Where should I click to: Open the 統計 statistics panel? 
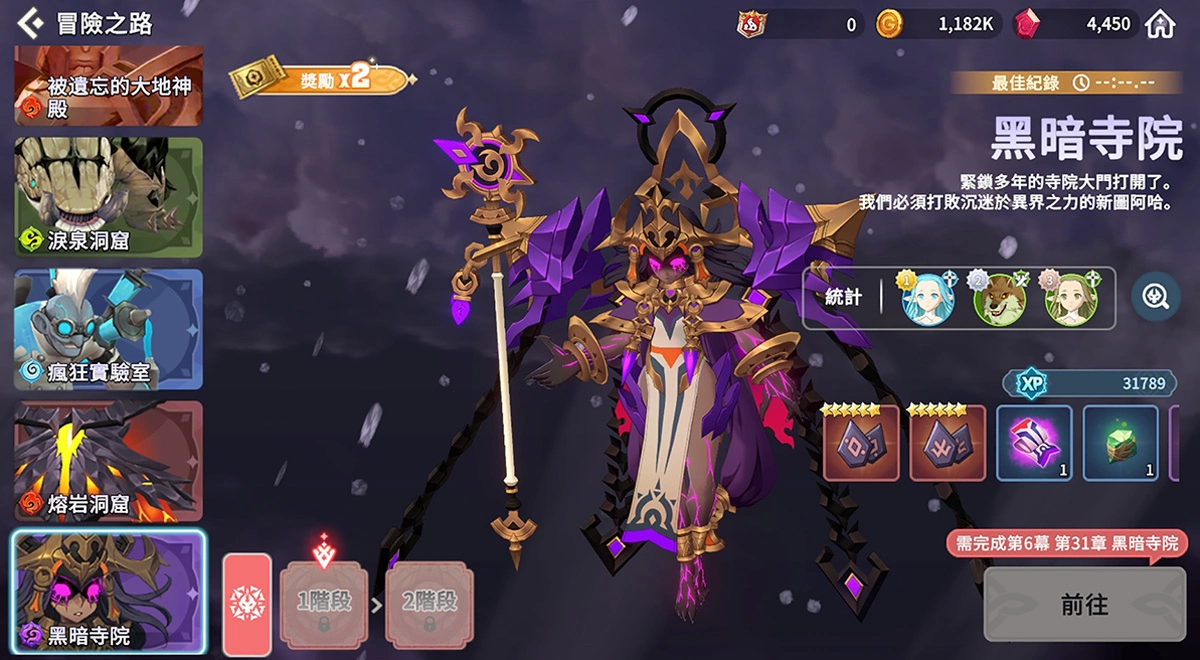tap(844, 298)
